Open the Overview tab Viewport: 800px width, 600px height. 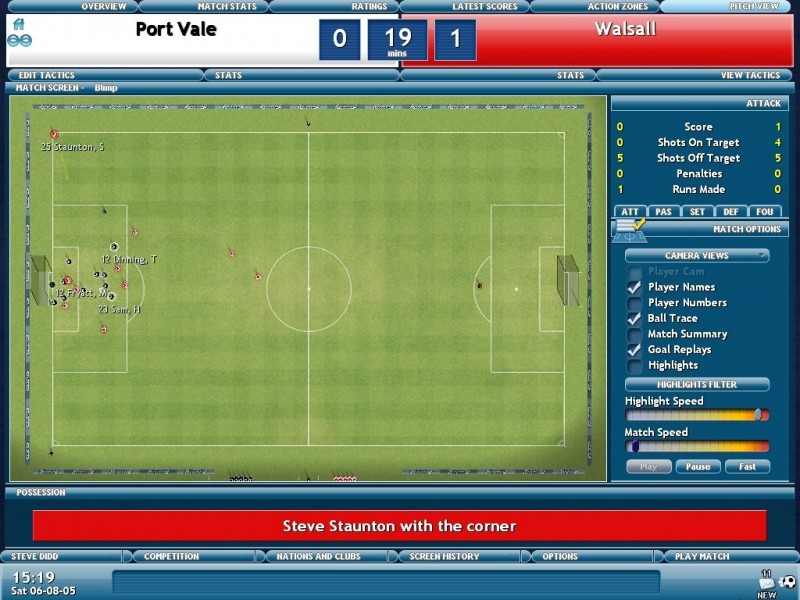pos(103,7)
